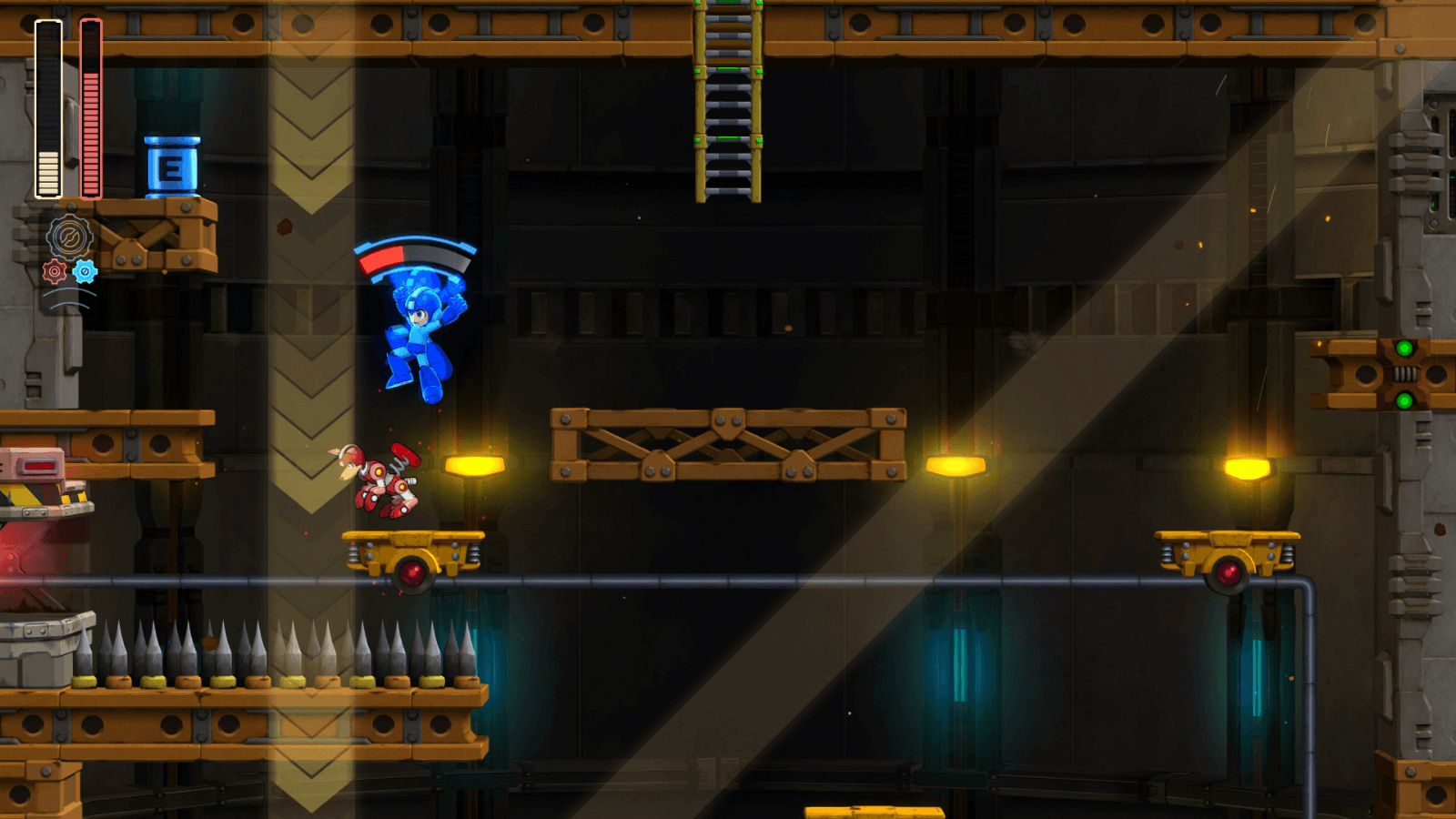Click the blue E-Tank on the platform

171,168
